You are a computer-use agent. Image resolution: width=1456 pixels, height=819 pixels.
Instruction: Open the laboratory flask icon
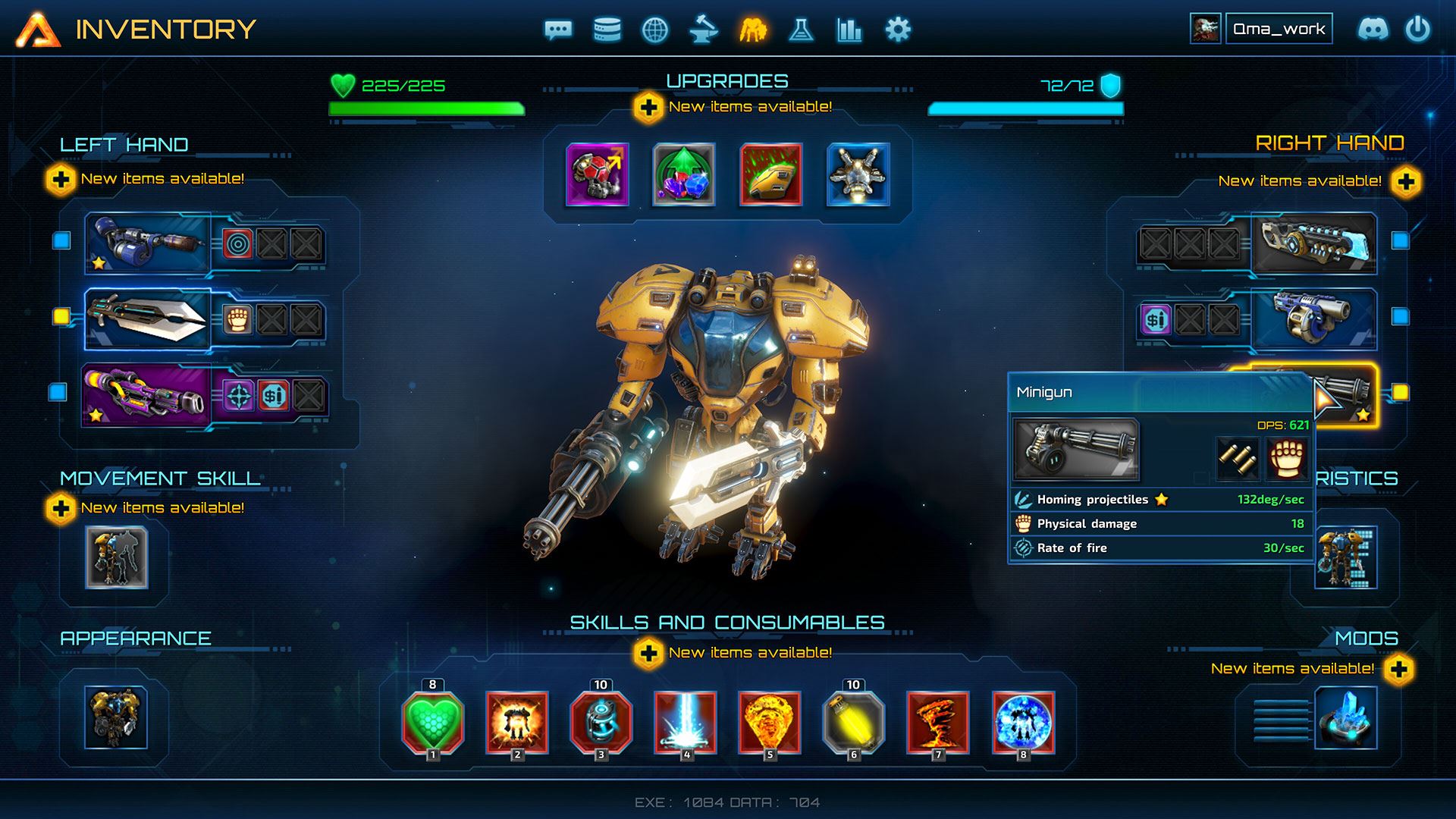pyautogui.click(x=801, y=30)
